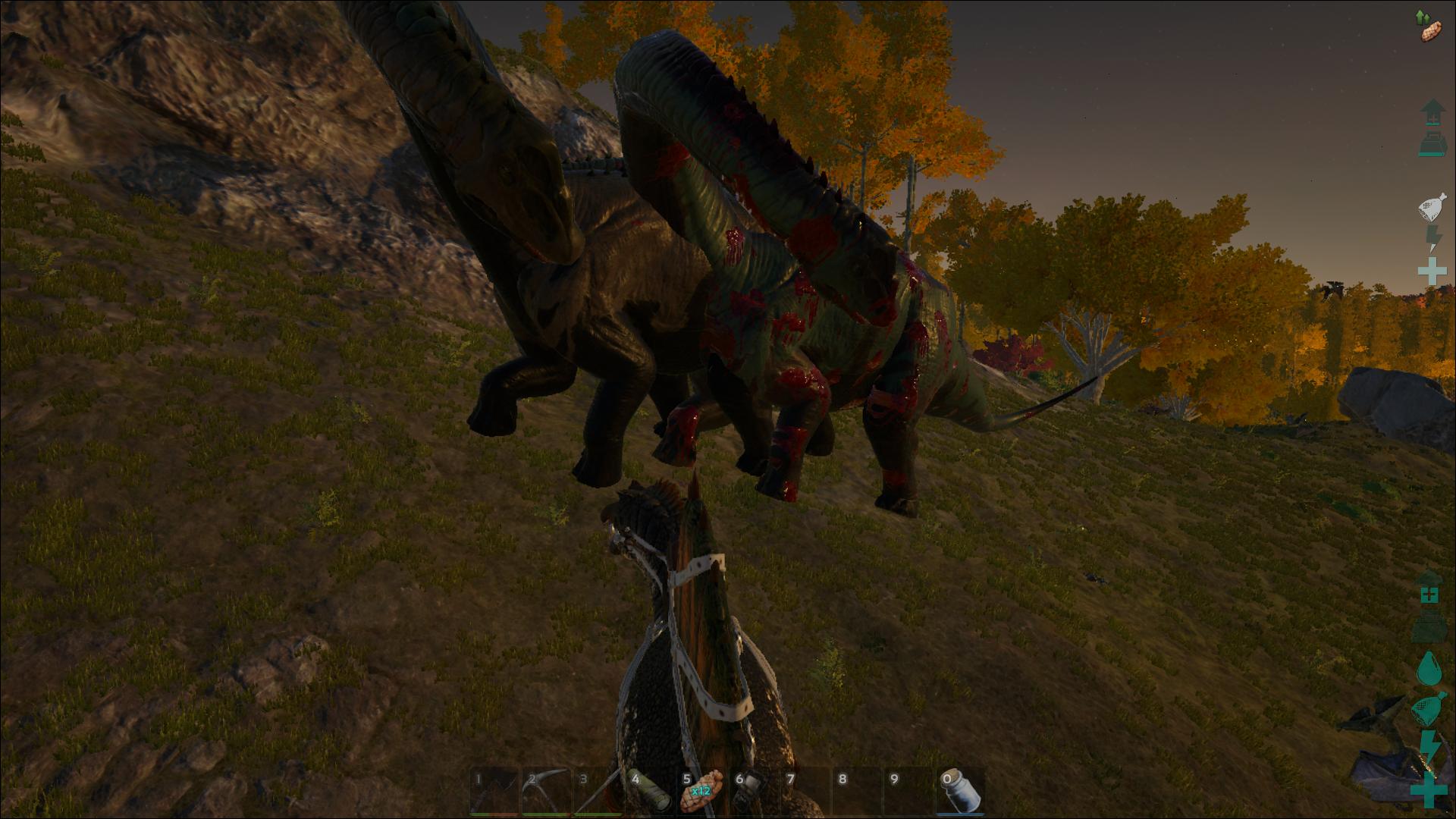Drink from the water jar slot
The width and height of the screenshot is (1456, 819).
[x=962, y=792]
